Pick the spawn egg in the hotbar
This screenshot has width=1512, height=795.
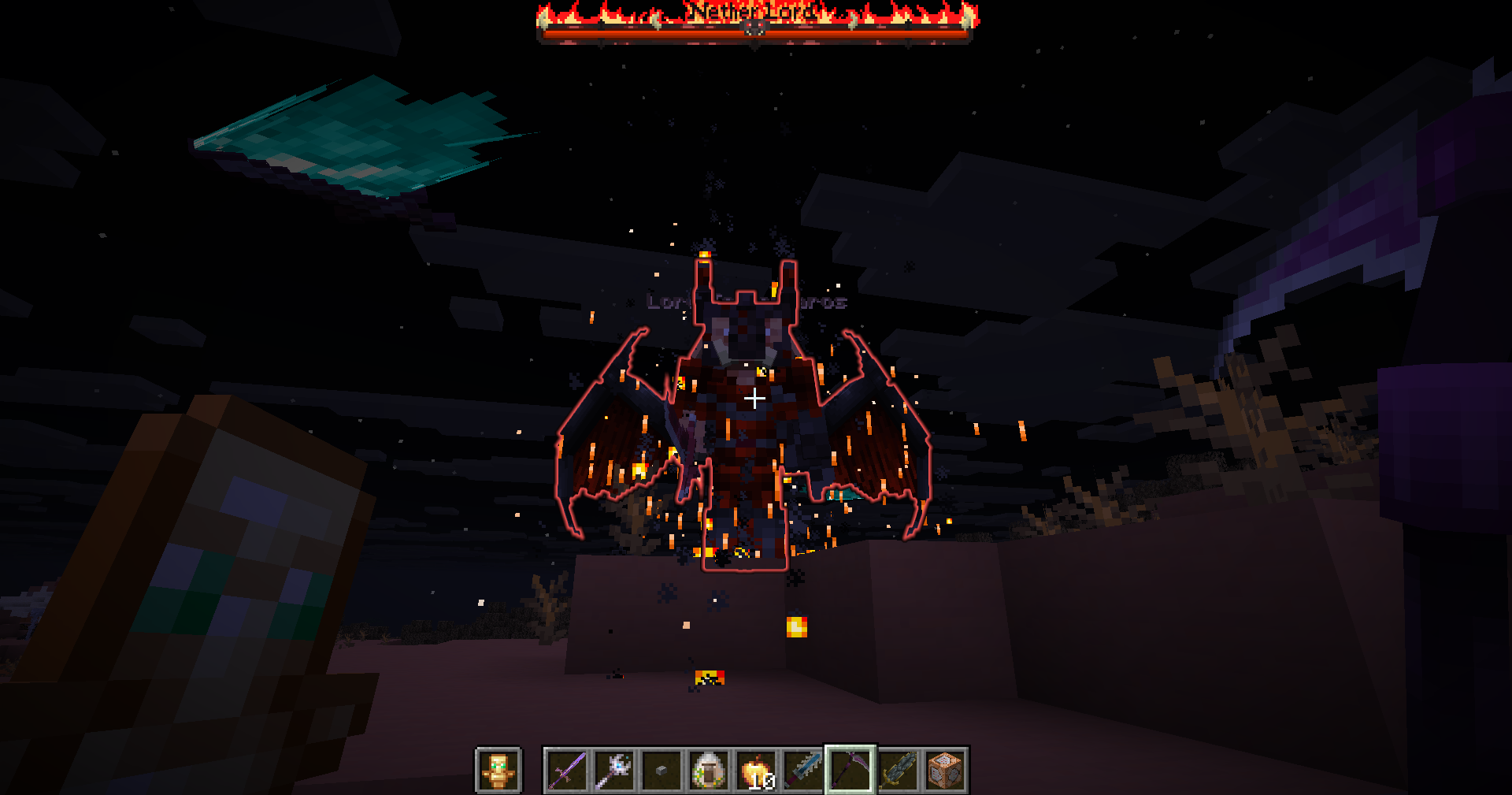pyautogui.click(x=708, y=770)
